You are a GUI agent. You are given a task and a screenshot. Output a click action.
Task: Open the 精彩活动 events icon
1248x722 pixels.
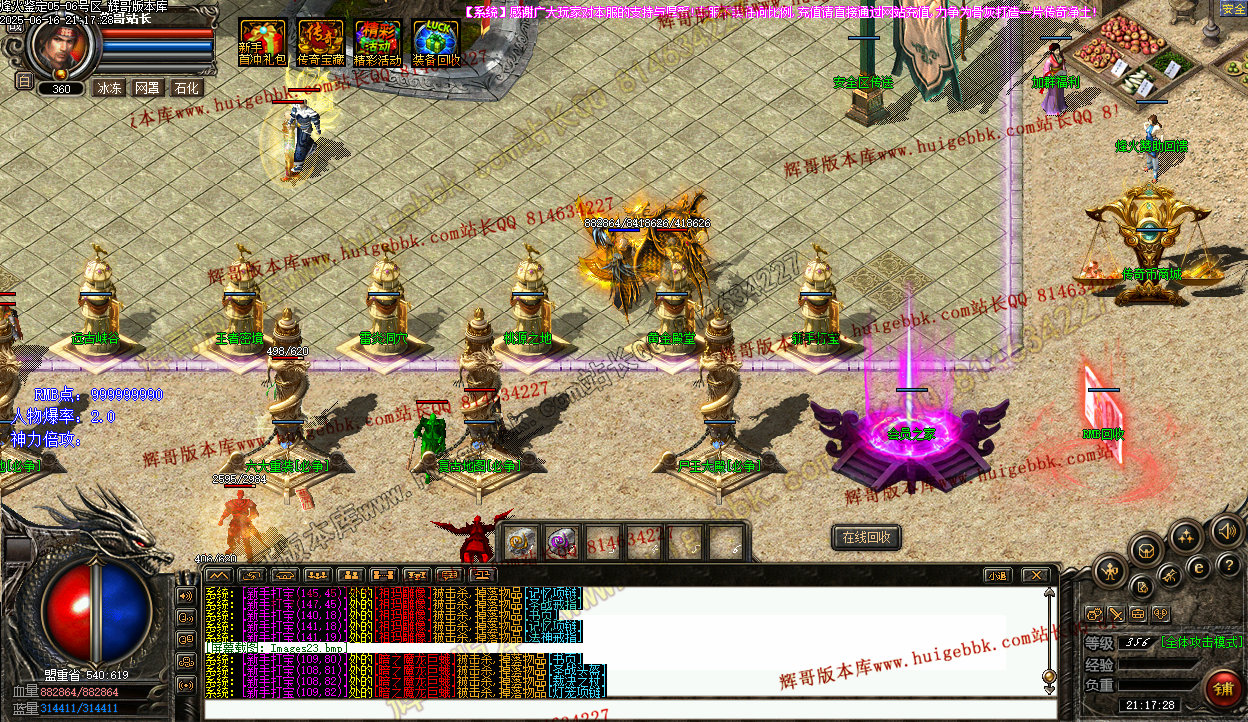pos(378,42)
